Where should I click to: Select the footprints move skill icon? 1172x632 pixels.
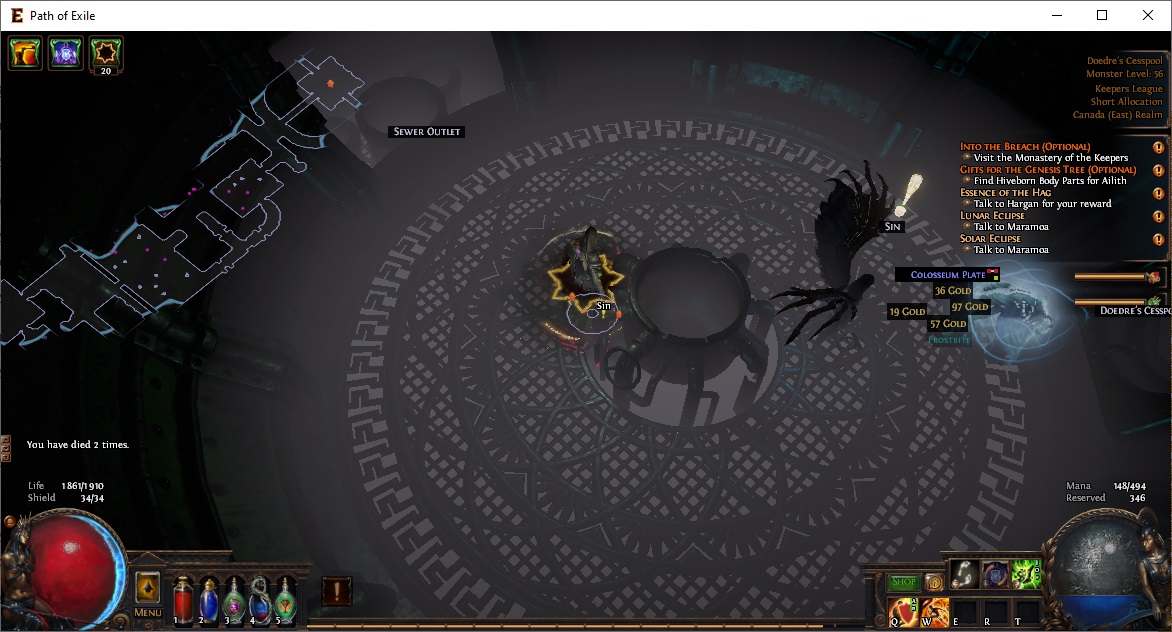[964, 573]
